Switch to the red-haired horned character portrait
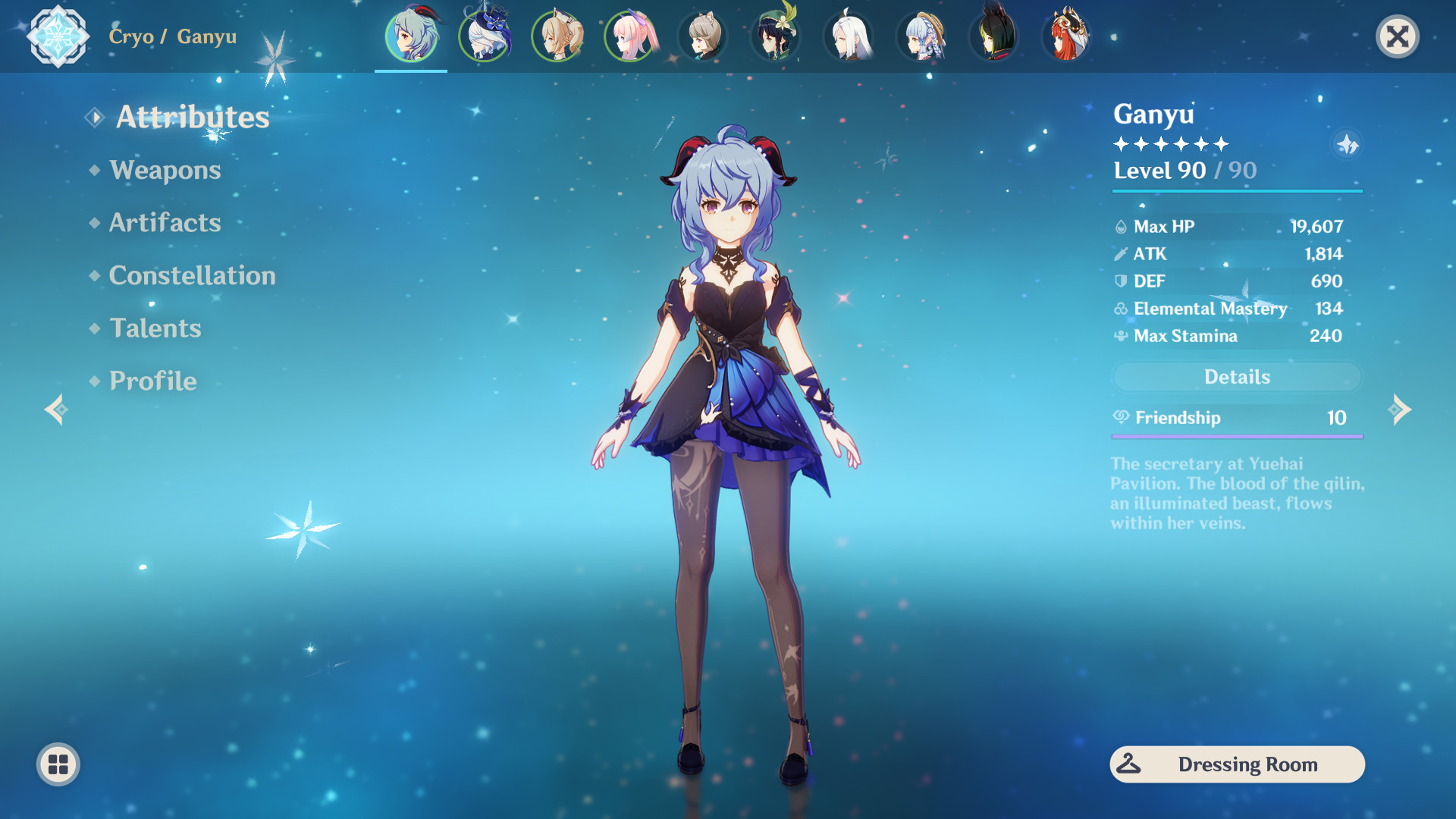The height and width of the screenshot is (819, 1456). 1066,36
